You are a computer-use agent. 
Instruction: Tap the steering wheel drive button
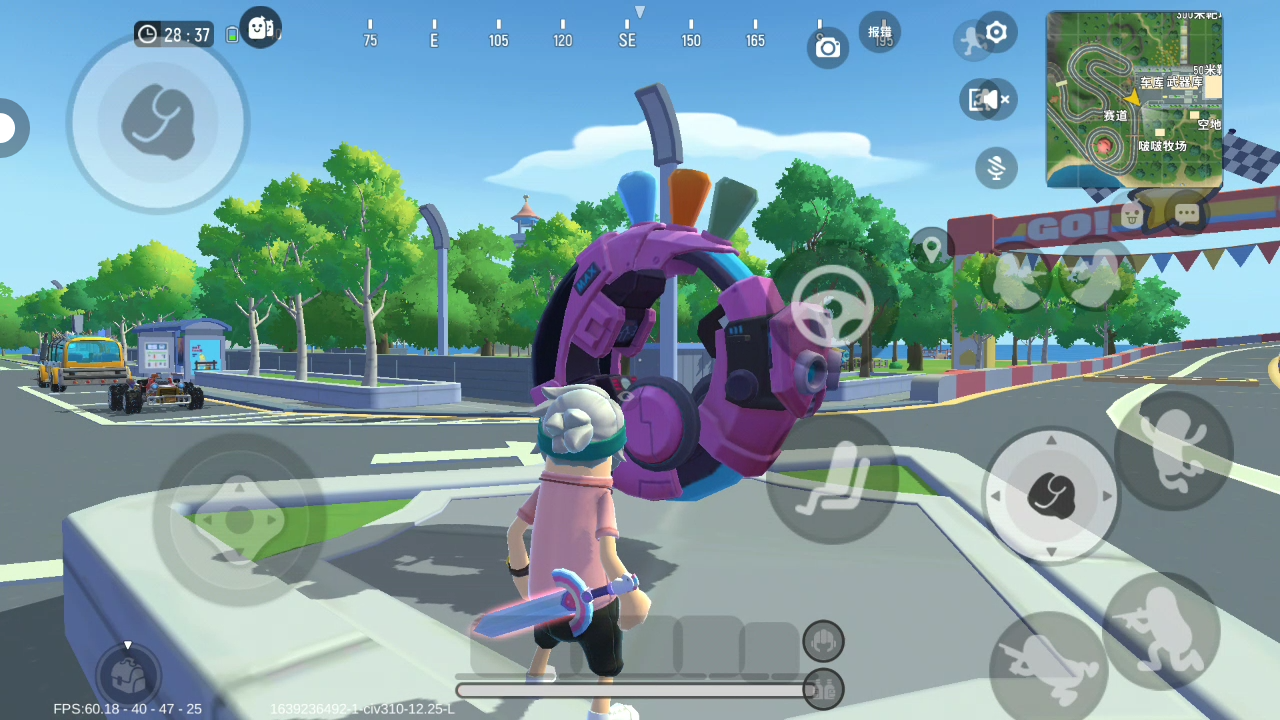point(832,306)
